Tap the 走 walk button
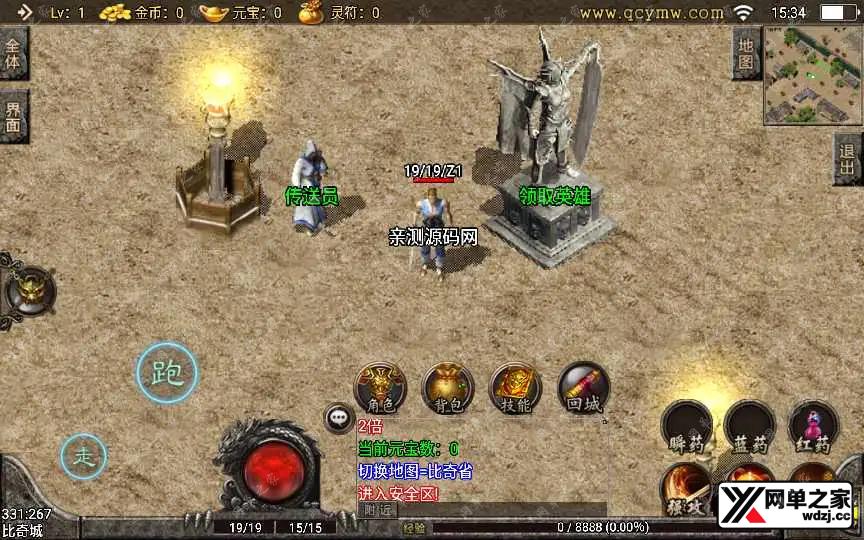Image resolution: width=864 pixels, height=540 pixels. coord(84,457)
